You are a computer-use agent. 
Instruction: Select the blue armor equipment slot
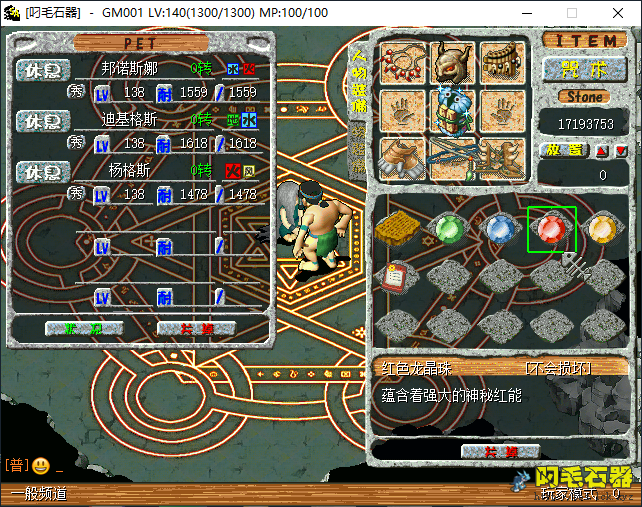pyautogui.click(x=452, y=110)
